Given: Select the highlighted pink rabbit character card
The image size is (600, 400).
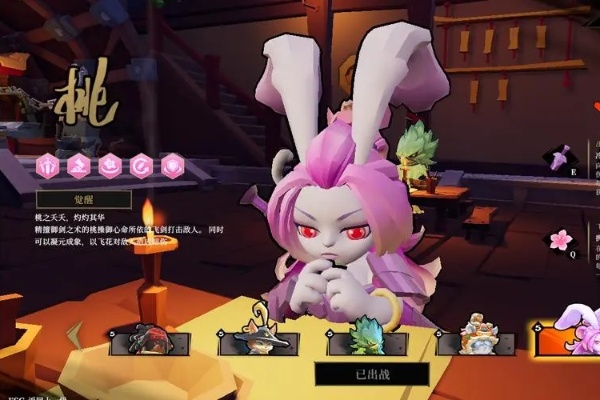Looking at the screenshot, I should [x=568, y=337].
